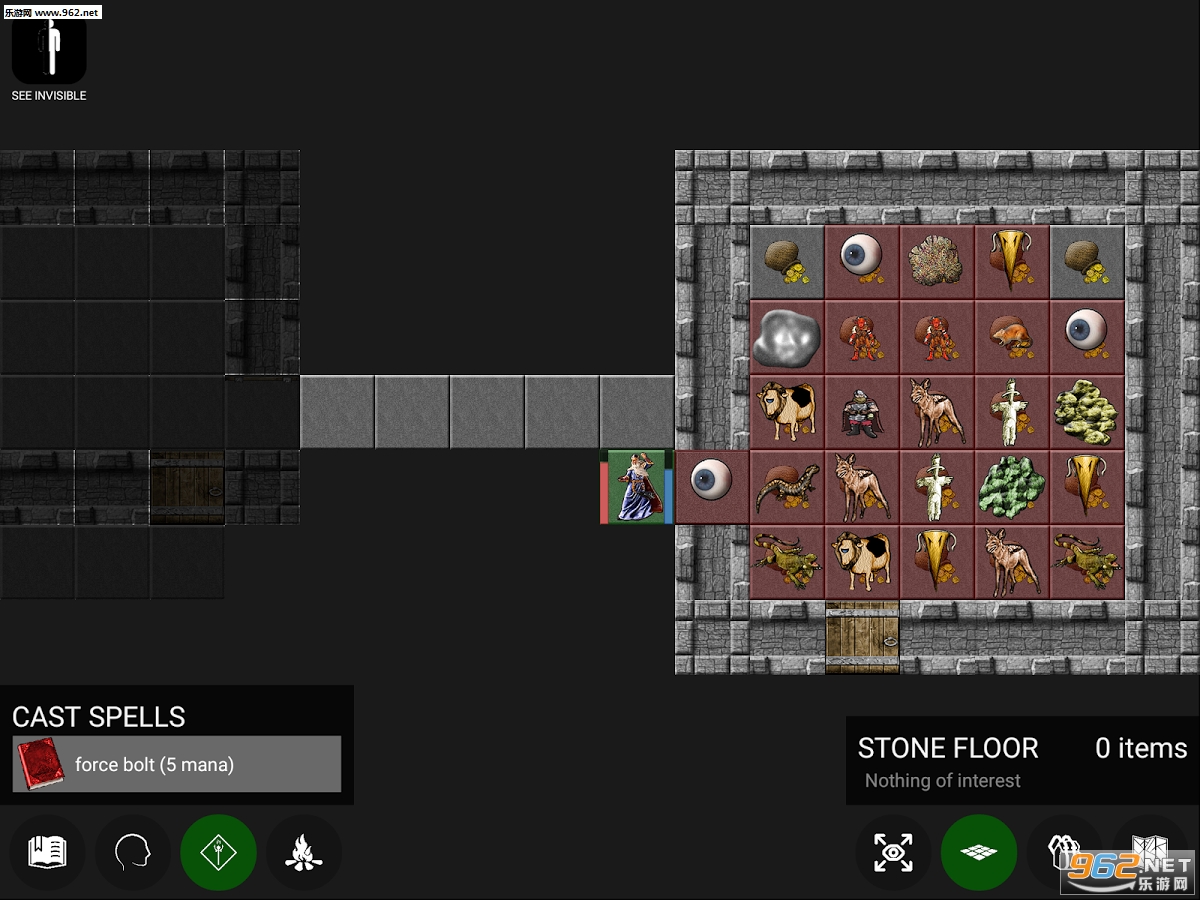
Task: Open the folded map button
Action: [x=1148, y=852]
